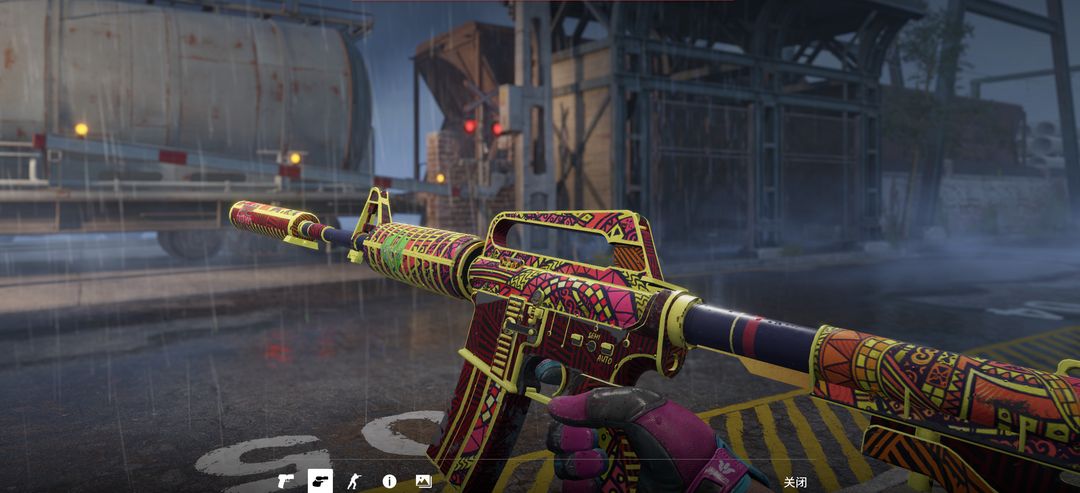Select the highlighted hand-held weapon view icon

click(x=320, y=481)
